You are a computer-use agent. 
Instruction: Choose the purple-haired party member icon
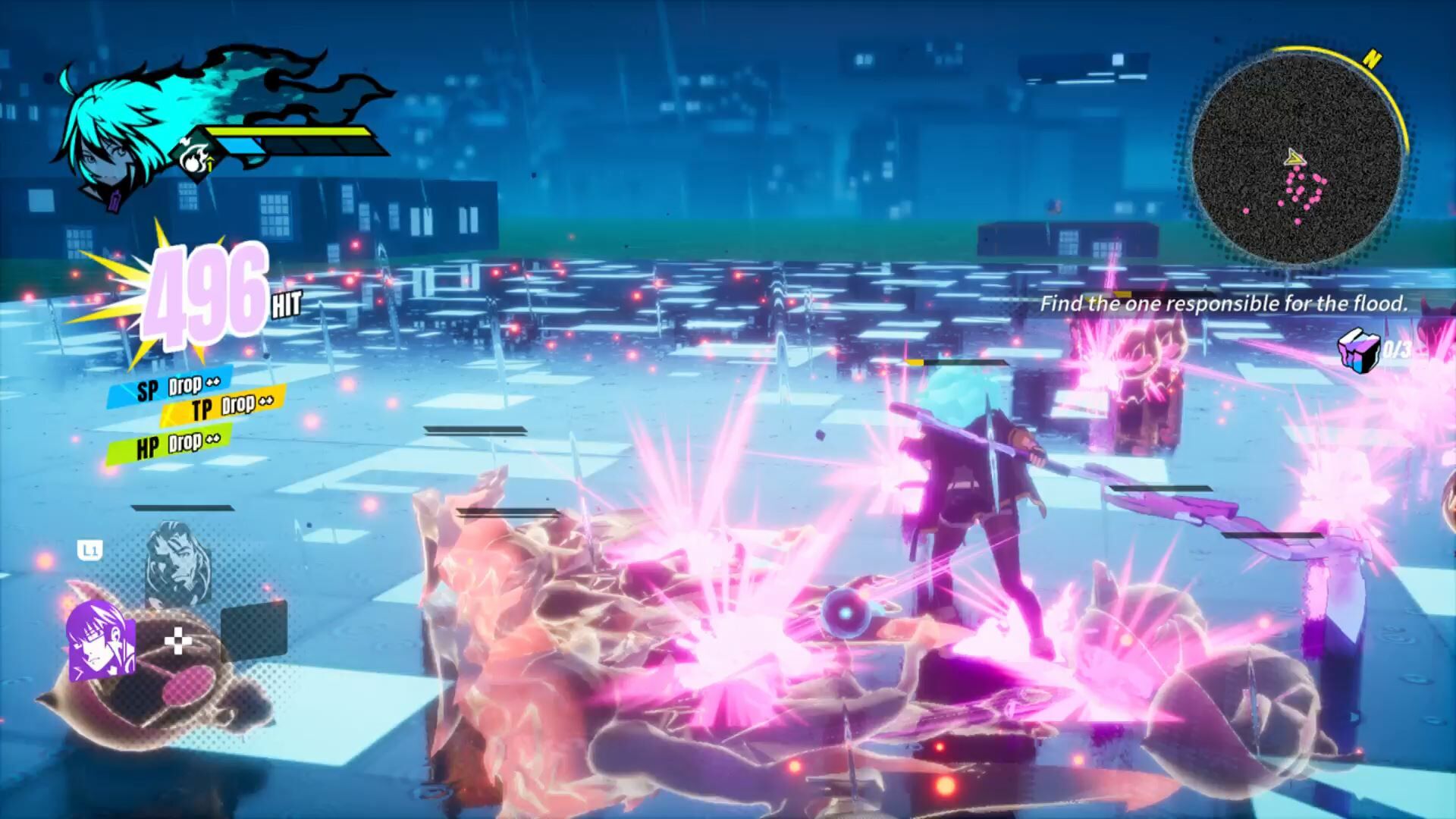101,638
